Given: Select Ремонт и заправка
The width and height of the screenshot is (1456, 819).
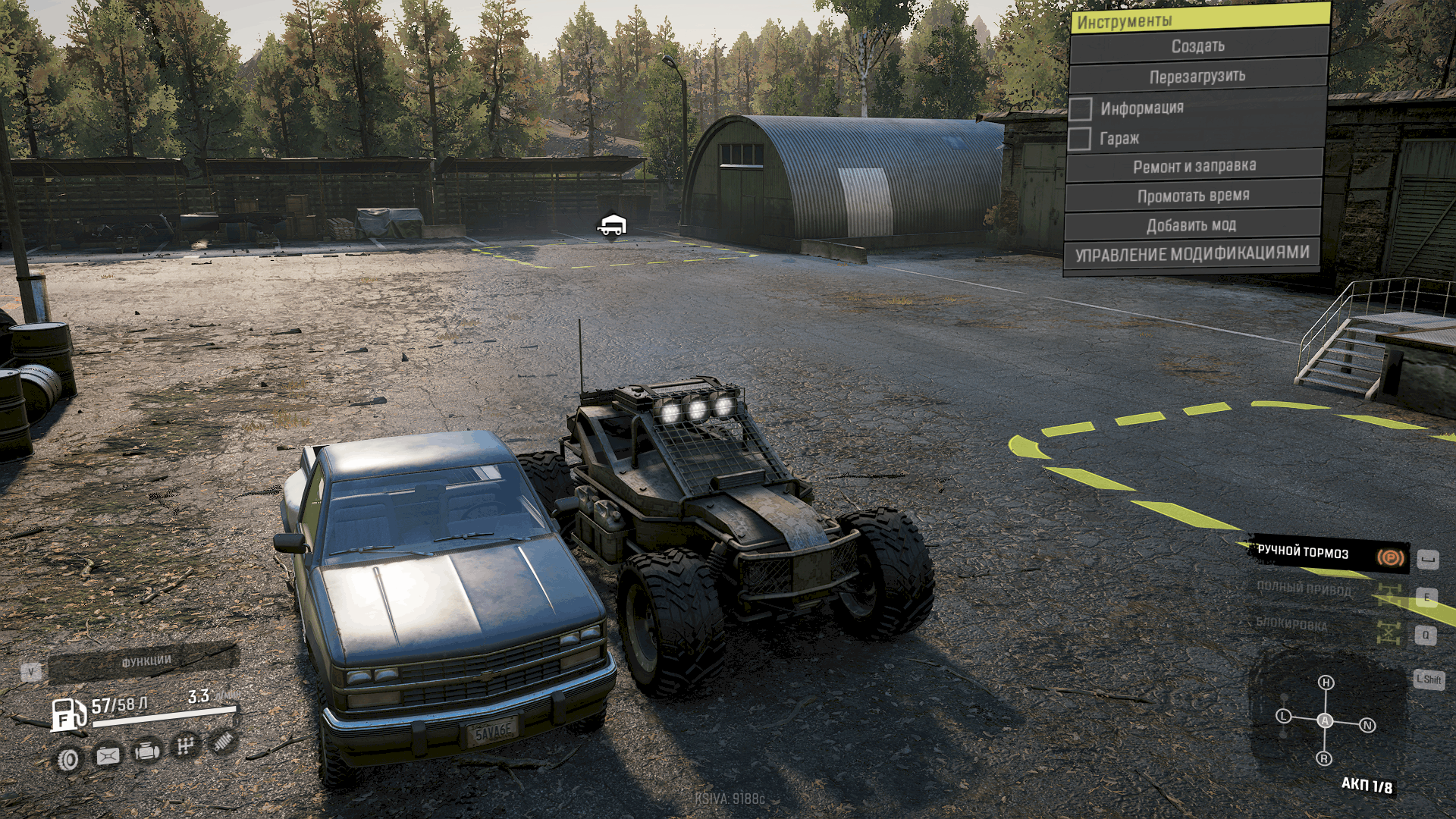Looking at the screenshot, I should (x=1194, y=166).
